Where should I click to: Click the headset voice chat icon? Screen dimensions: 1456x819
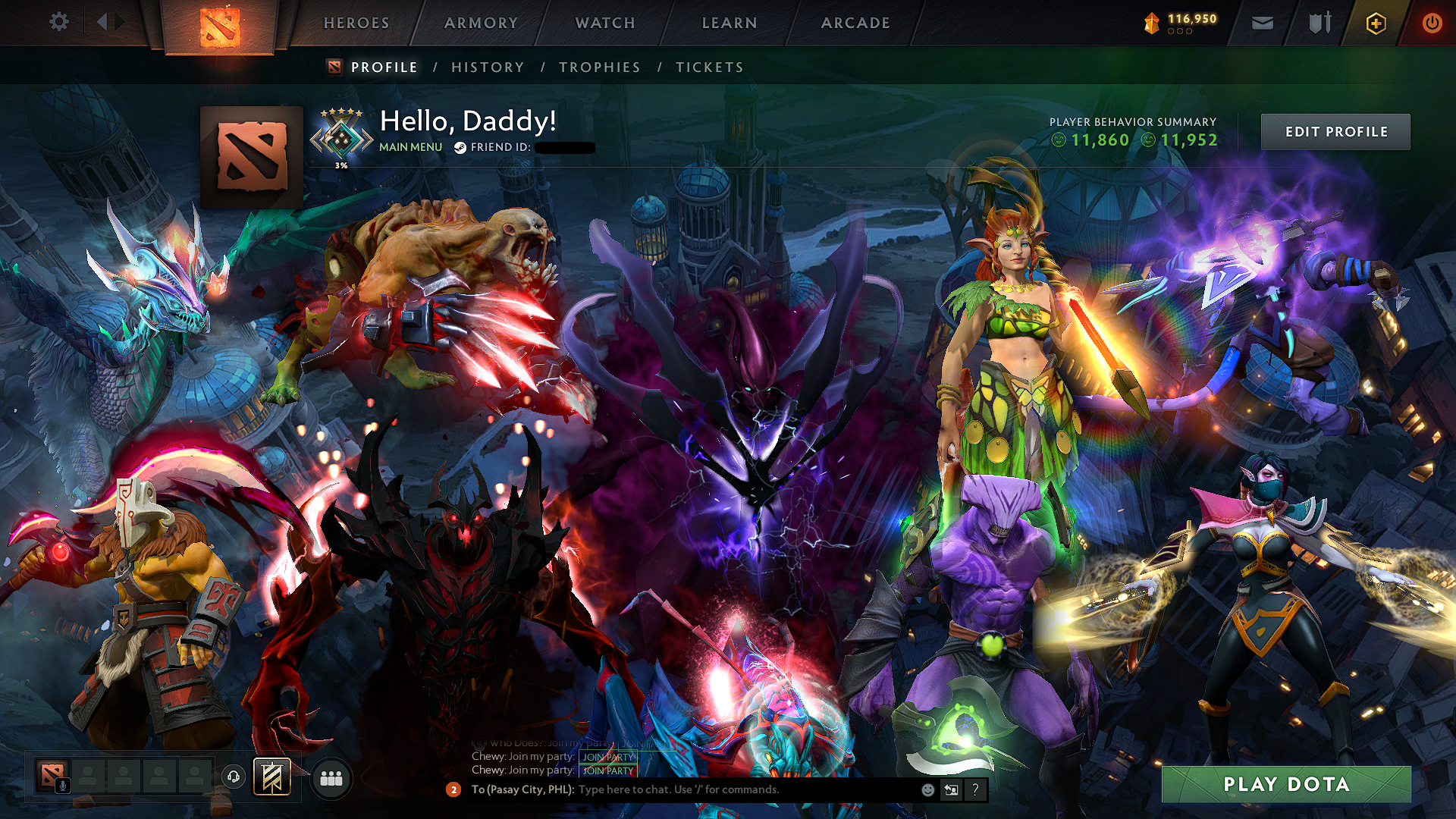tap(233, 778)
